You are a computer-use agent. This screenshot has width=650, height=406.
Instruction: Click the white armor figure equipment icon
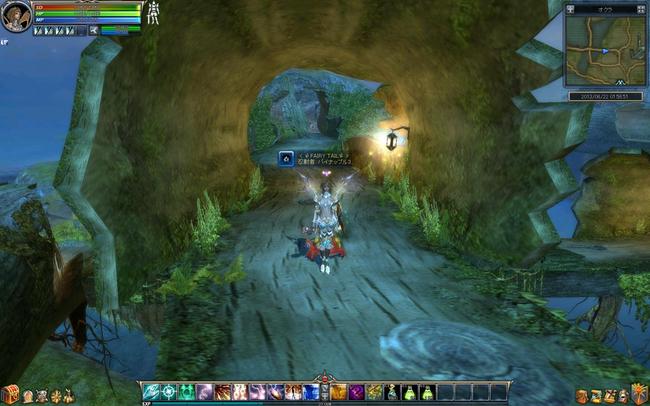[x=154, y=15]
